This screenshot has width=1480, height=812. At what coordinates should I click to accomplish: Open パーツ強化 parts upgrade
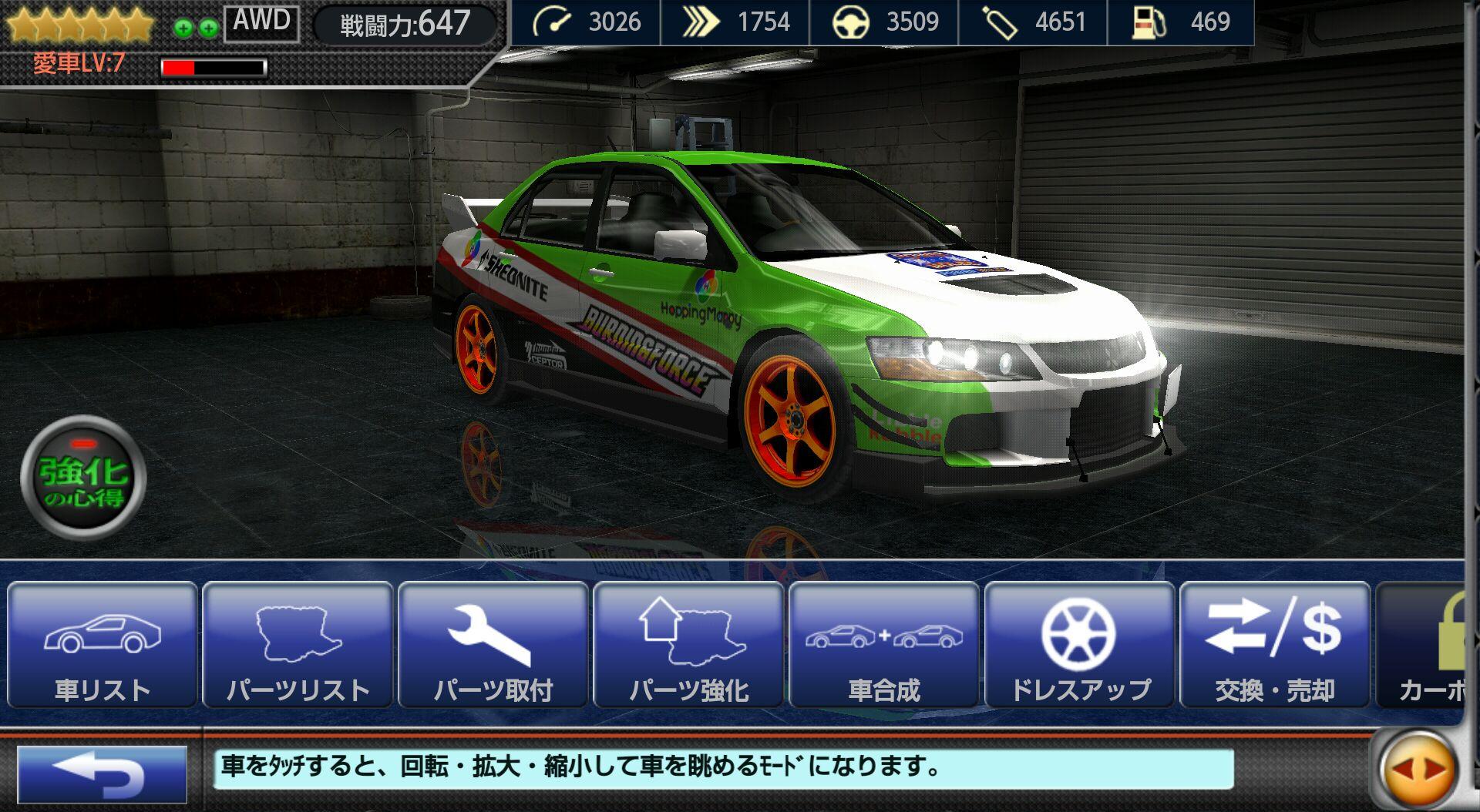pyautogui.click(x=689, y=646)
